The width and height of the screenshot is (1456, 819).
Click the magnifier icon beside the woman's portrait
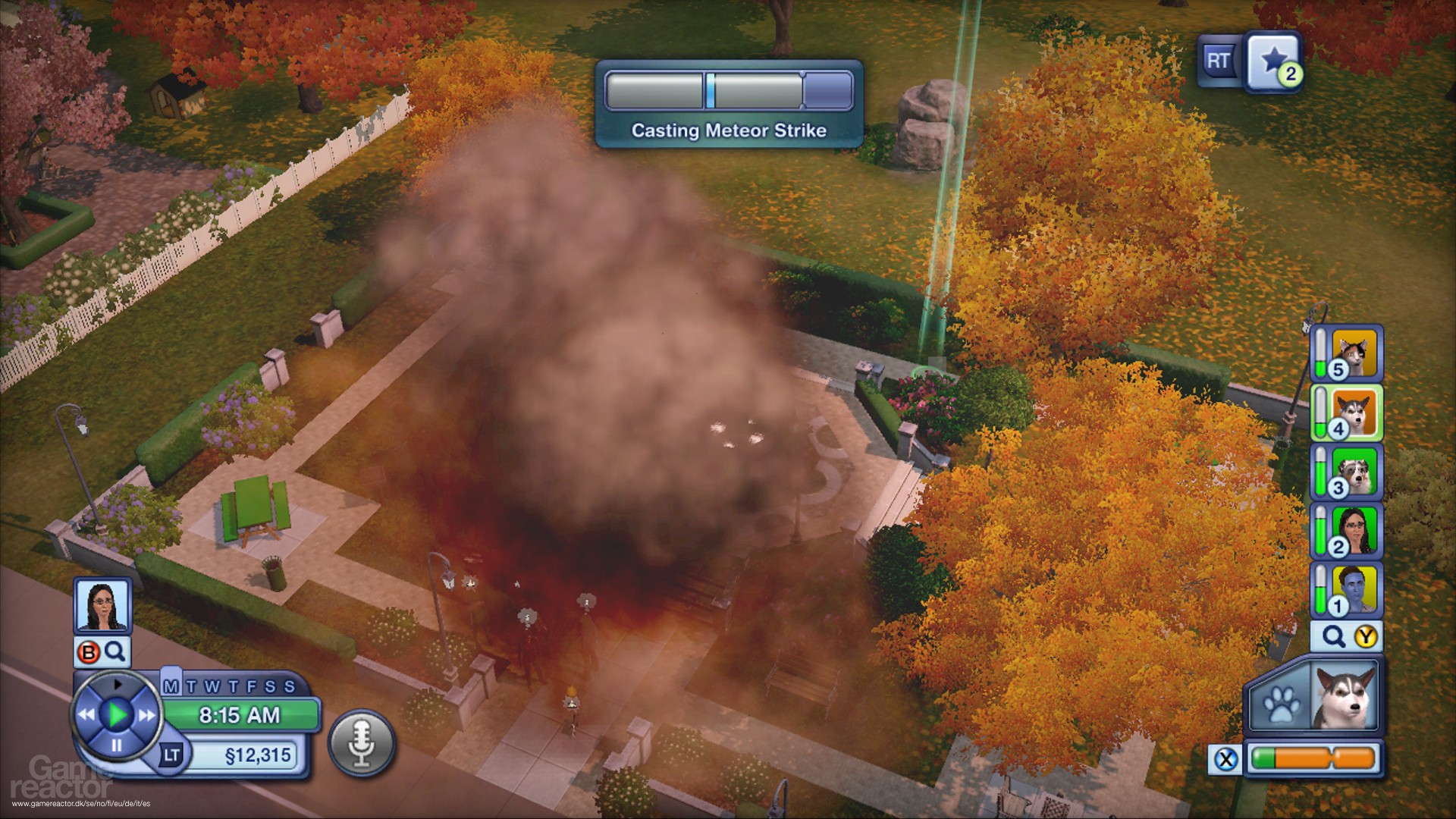pos(115,651)
